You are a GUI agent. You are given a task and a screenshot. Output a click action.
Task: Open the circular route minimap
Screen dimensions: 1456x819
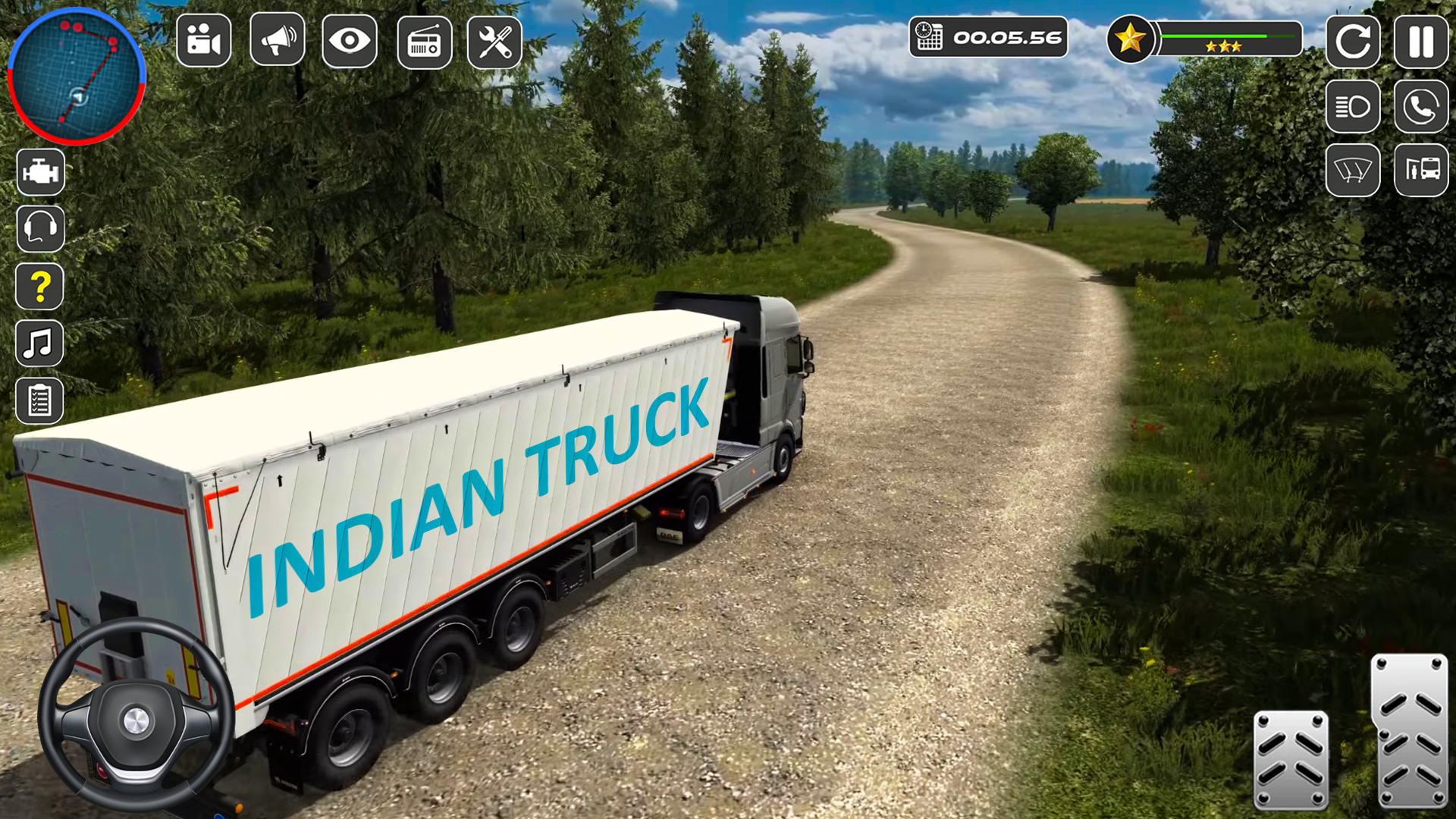pos(76,76)
